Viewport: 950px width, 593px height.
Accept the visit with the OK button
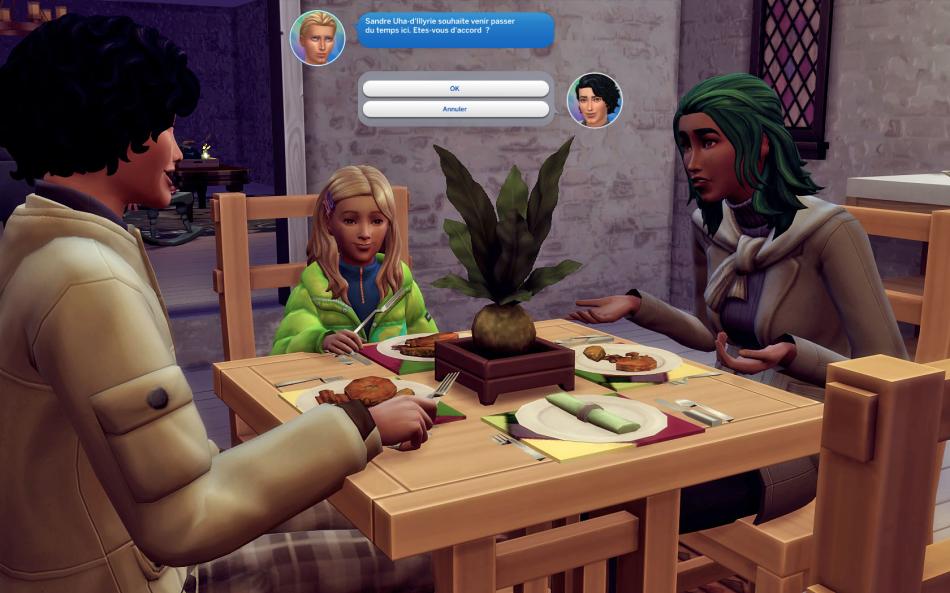pos(455,89)
